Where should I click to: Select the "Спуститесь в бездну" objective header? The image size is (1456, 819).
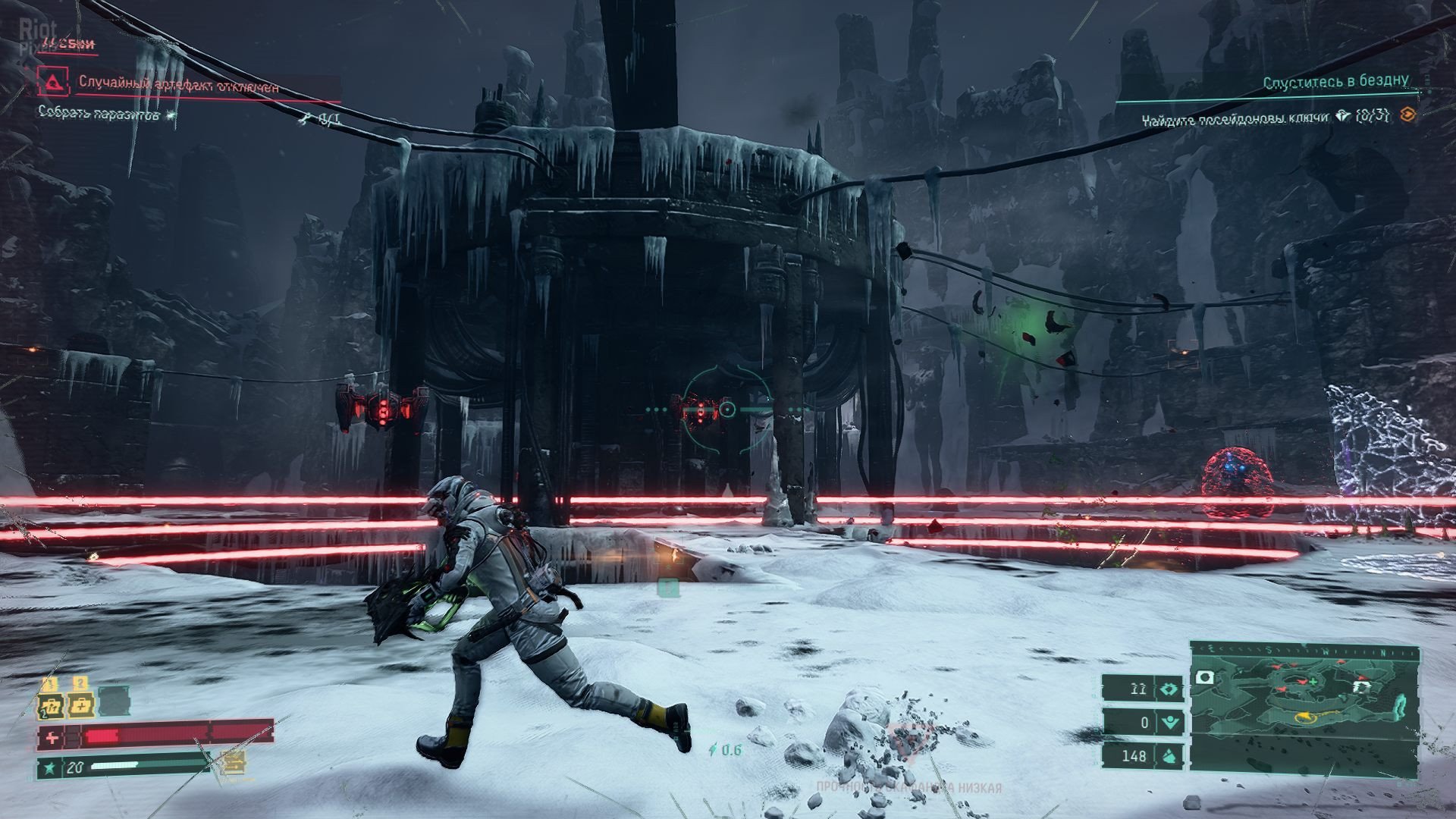(1335, 81)
